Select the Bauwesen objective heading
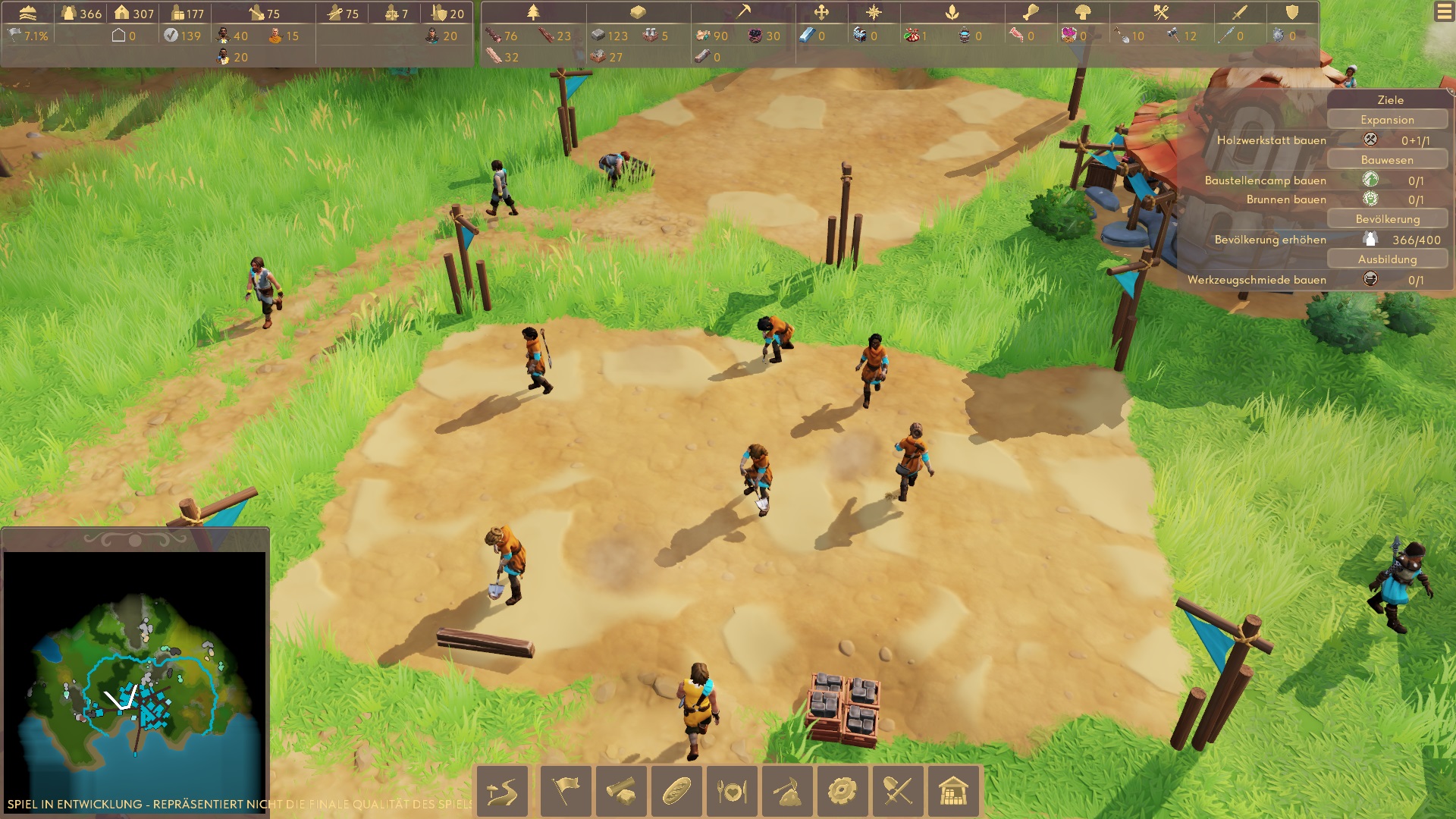This screenshot has height=819, width=1456. (x=1387, y=160)
